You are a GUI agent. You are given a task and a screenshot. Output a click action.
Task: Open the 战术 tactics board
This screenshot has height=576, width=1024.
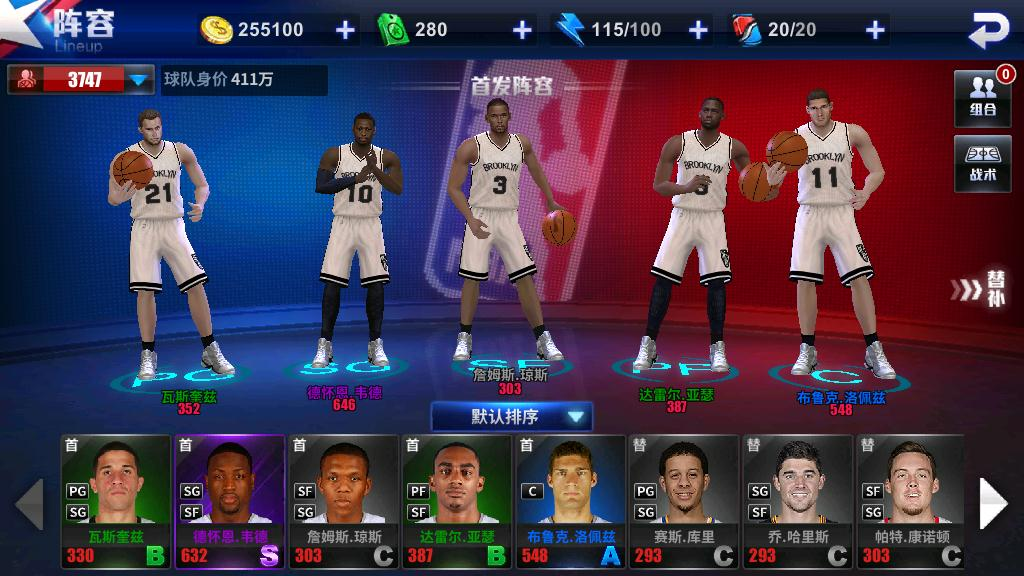(982, 163)
